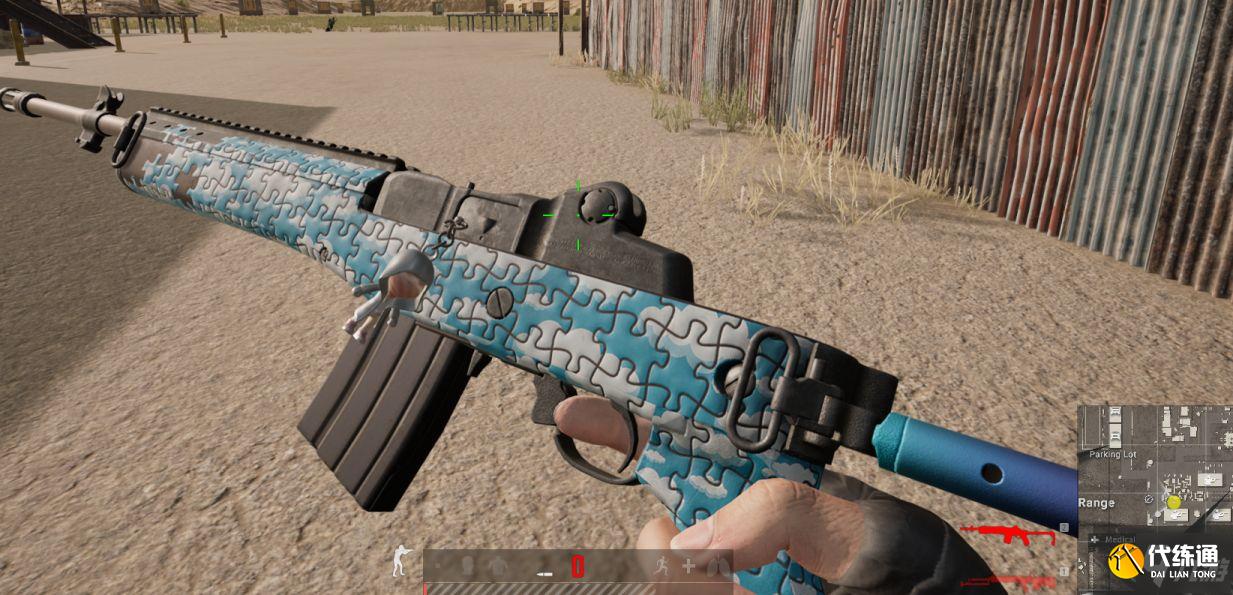Click the bullet fire-mode indicator icon
The width and height of the screenshot is (1233, 595).
coord(545,572)
